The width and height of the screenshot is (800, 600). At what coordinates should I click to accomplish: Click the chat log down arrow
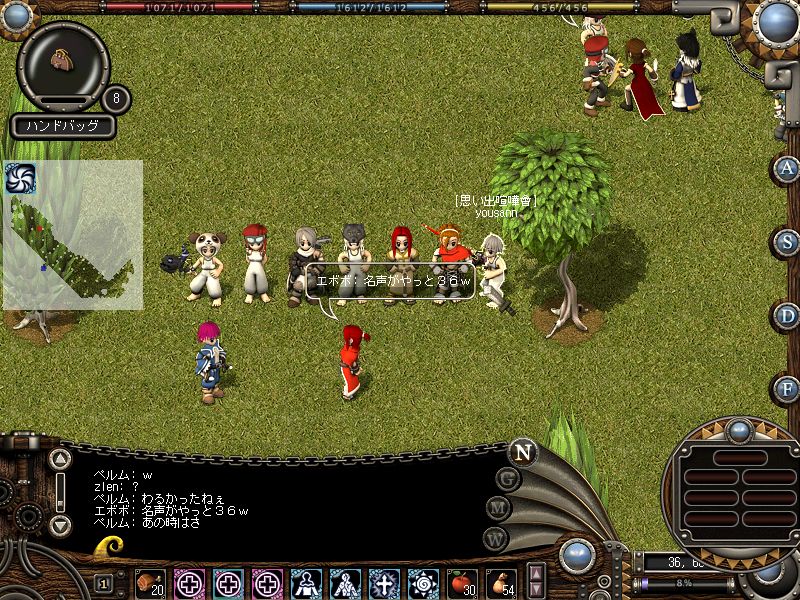coord(60,524)
